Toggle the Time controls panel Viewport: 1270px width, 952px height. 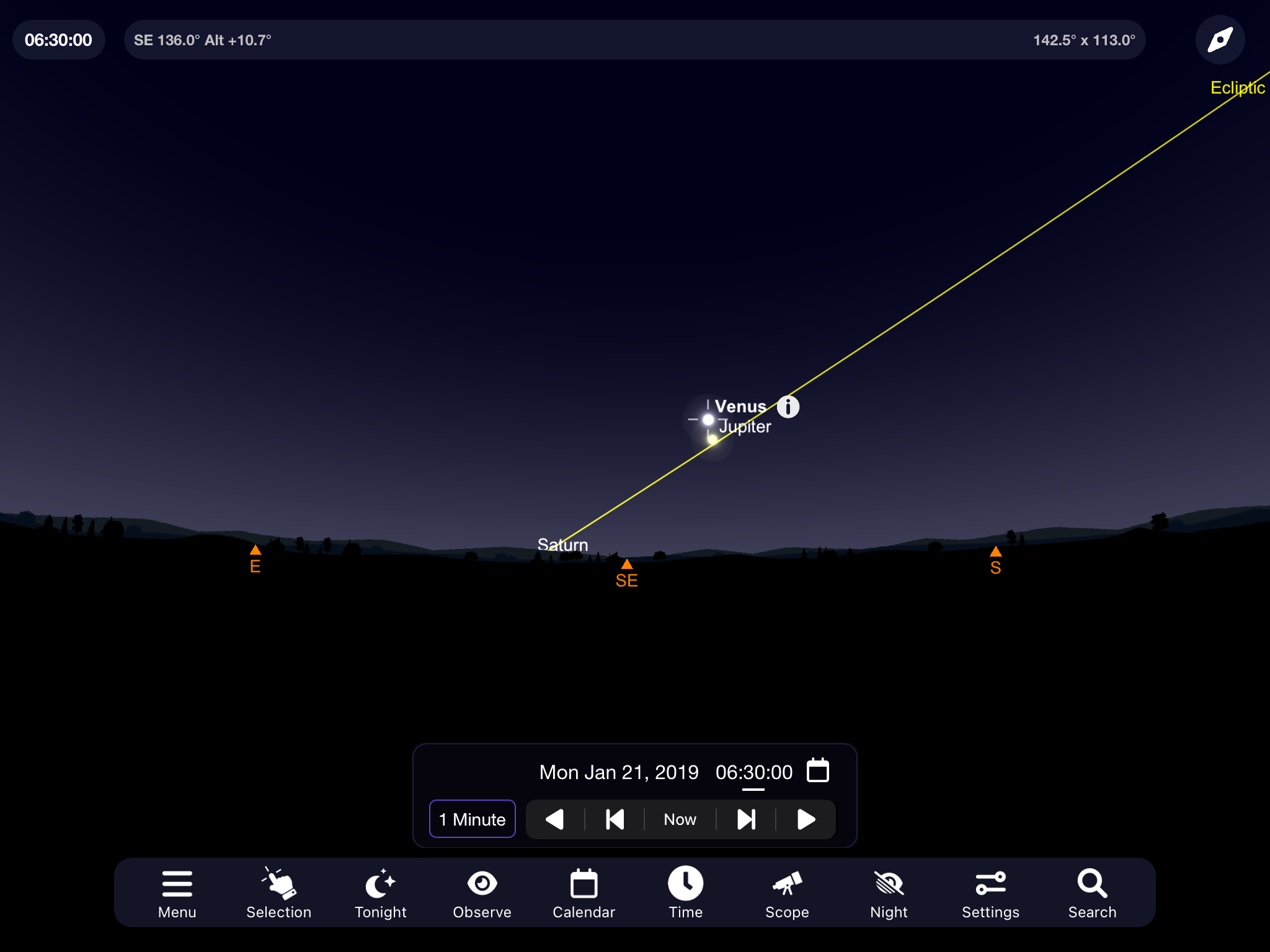(x=685, y=893)
